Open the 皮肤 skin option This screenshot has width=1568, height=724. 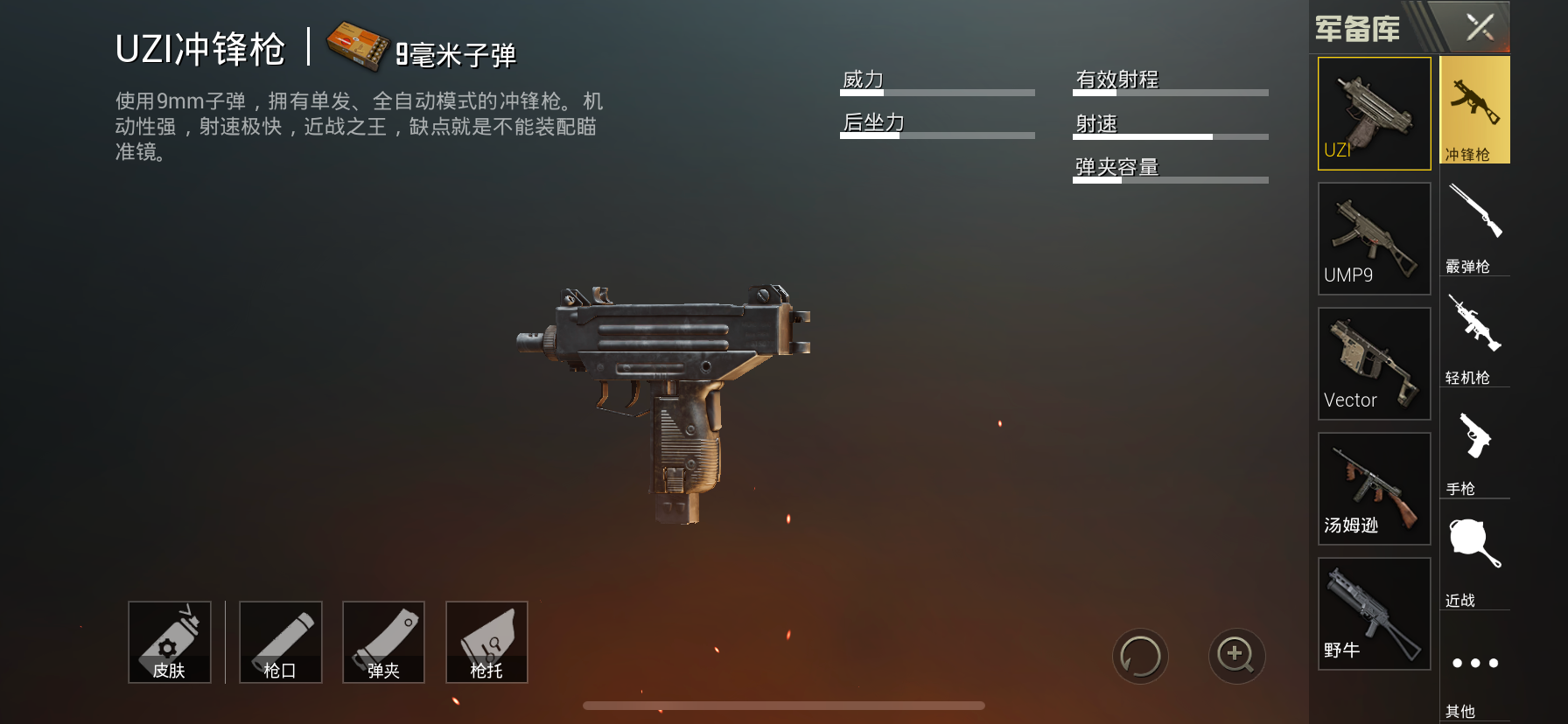[x=170, y=642]
